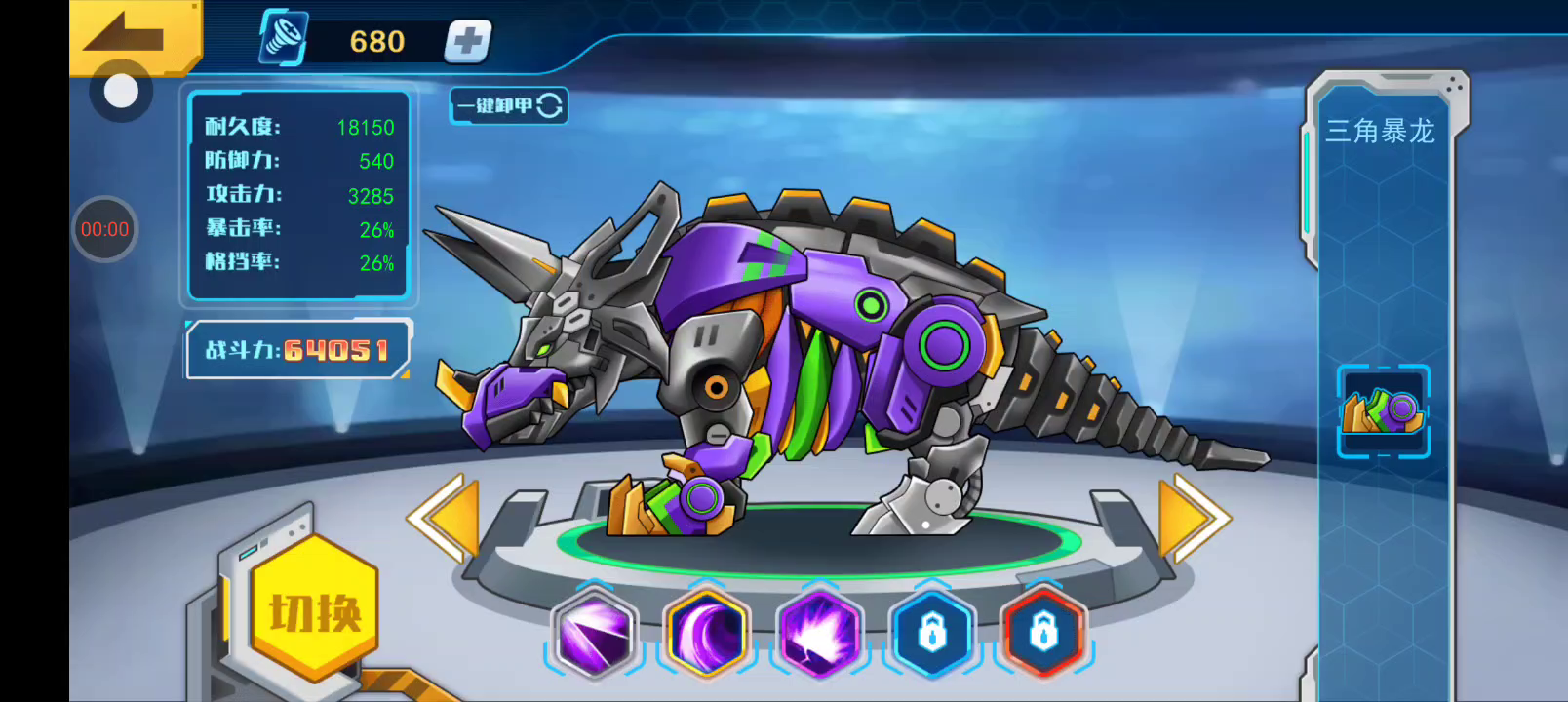Viewport: 1568px width, 702px height.
Task: Select the purple slash skill icon
Action: pos(594,634)
